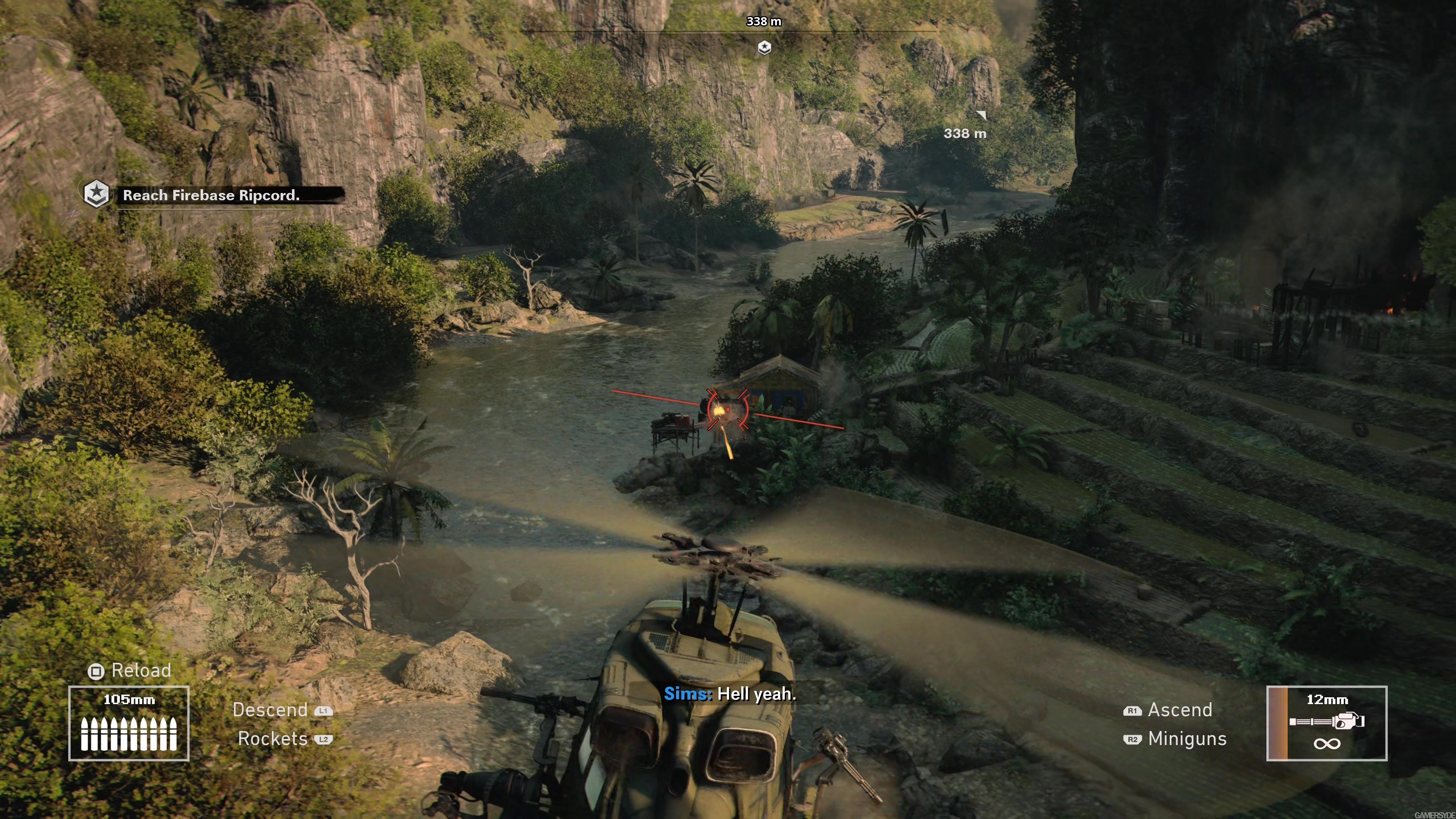Click the white waypoint arrow marker
Screen dimensions: 1456x819
[982, 115]
